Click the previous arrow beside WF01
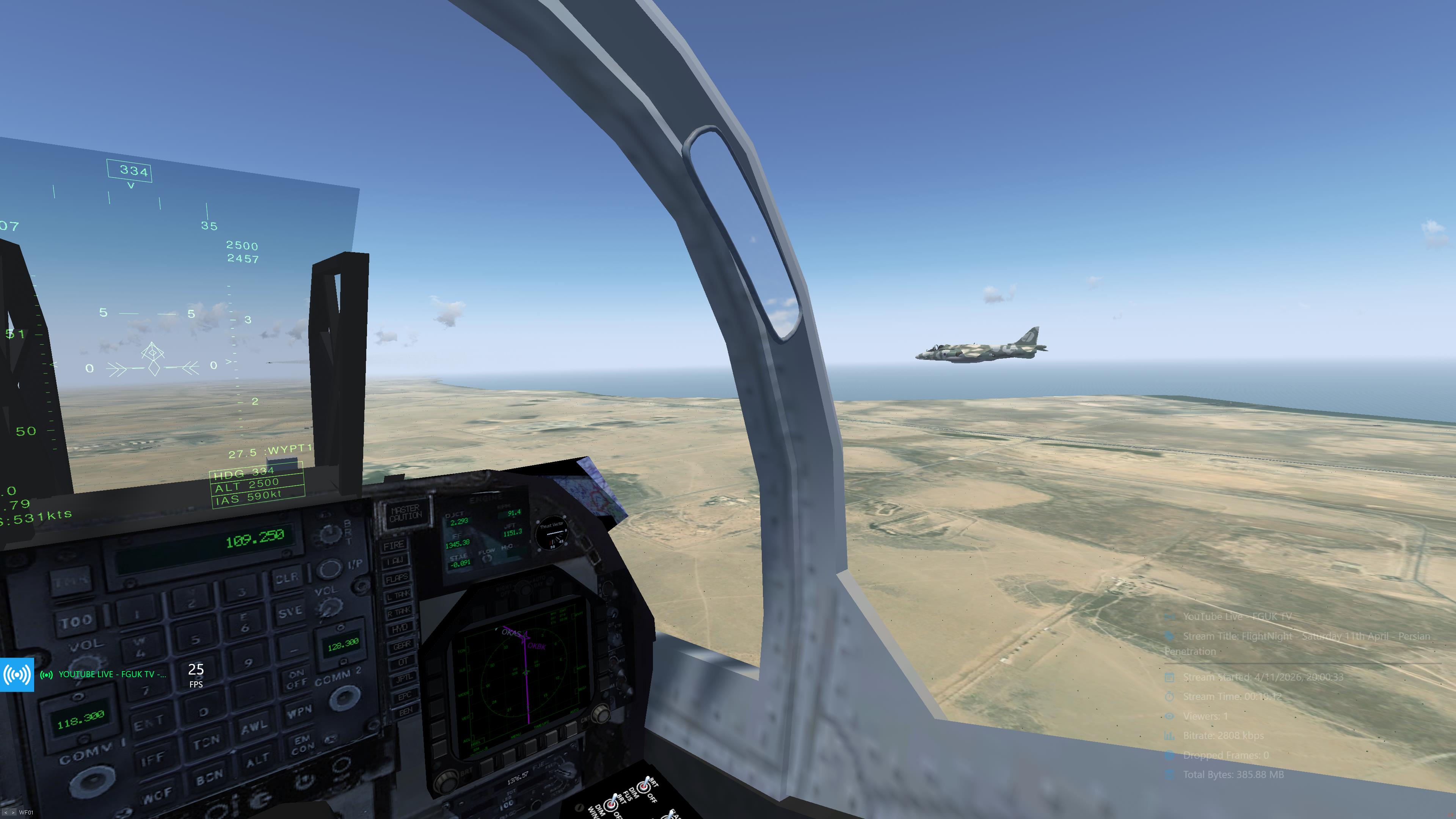 click(x=6, y=813)
